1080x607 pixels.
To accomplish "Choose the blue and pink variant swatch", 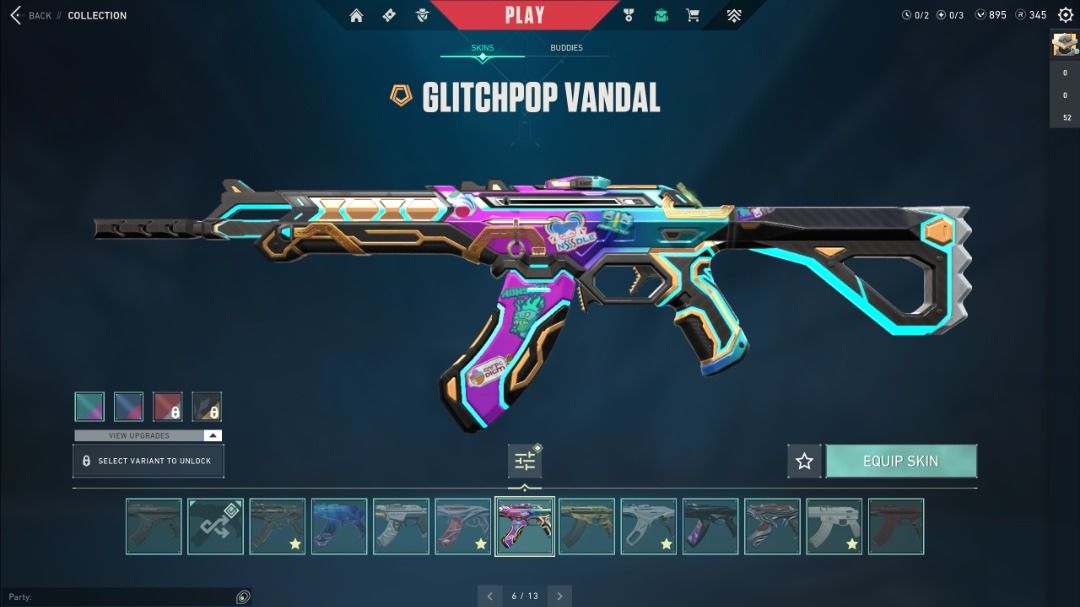I will (129, 407).
